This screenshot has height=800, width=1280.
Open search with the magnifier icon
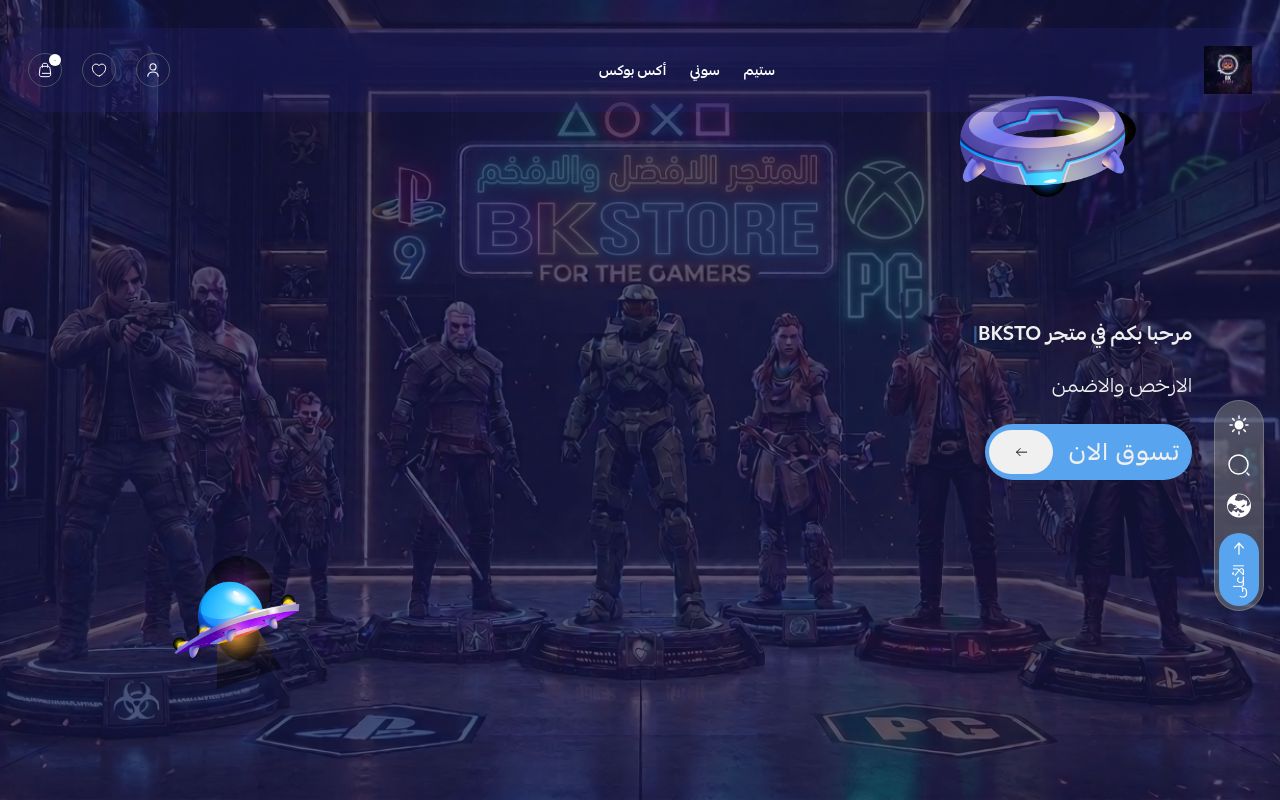click(x=1239, y=465)
